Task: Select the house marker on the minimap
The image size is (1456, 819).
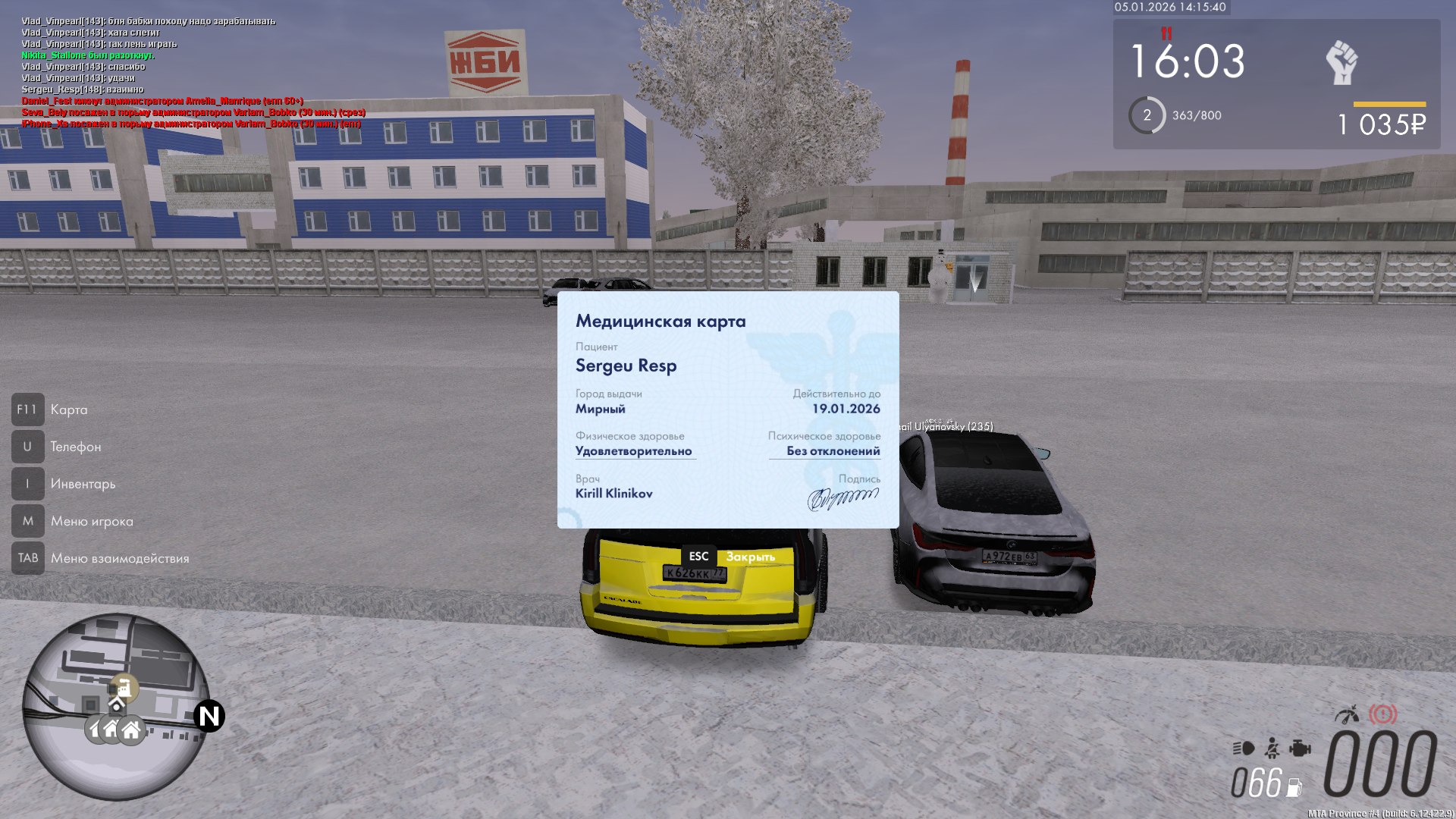Action: point(131,730)
